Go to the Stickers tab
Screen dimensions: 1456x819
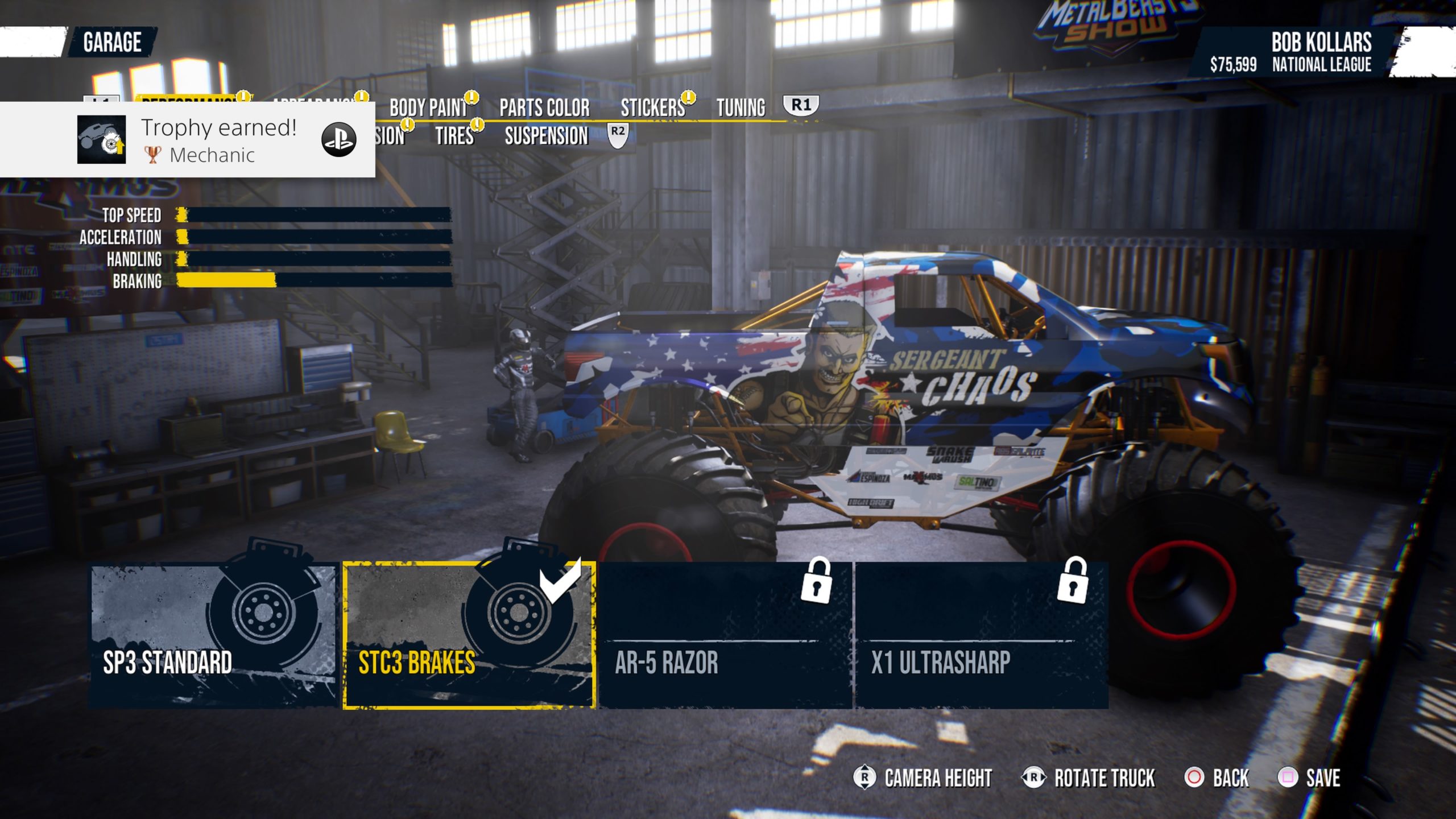coord(653,107)
